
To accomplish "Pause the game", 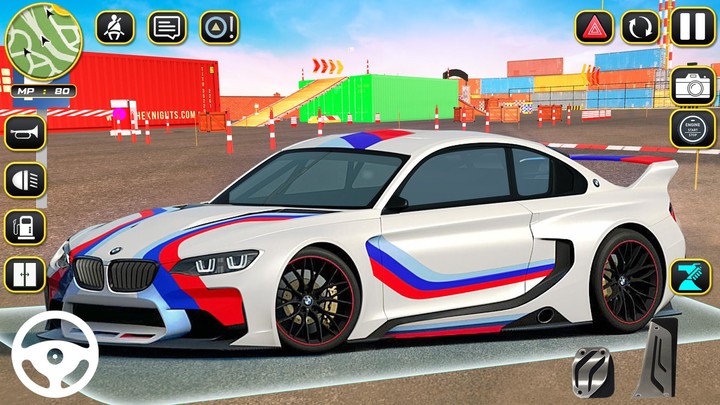I will 690,27.
